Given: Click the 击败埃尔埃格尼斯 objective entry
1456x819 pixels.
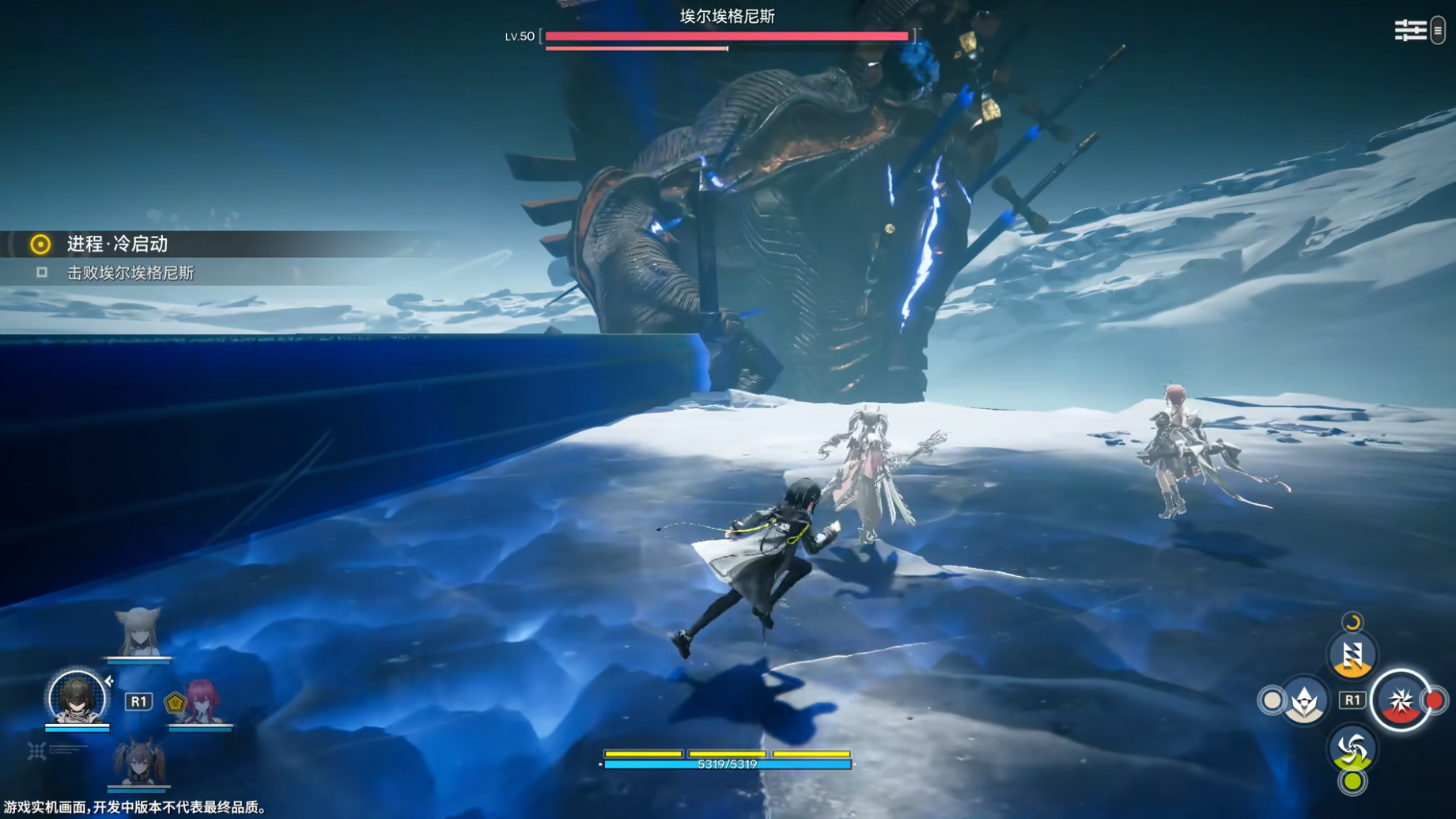Looking at the screenshot, I should click(x=130, y=273).
